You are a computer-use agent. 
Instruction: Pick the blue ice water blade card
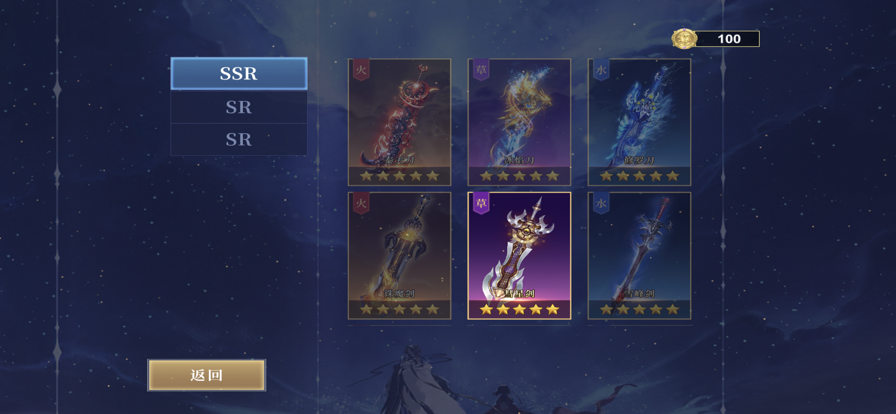[x=639, y=121]
